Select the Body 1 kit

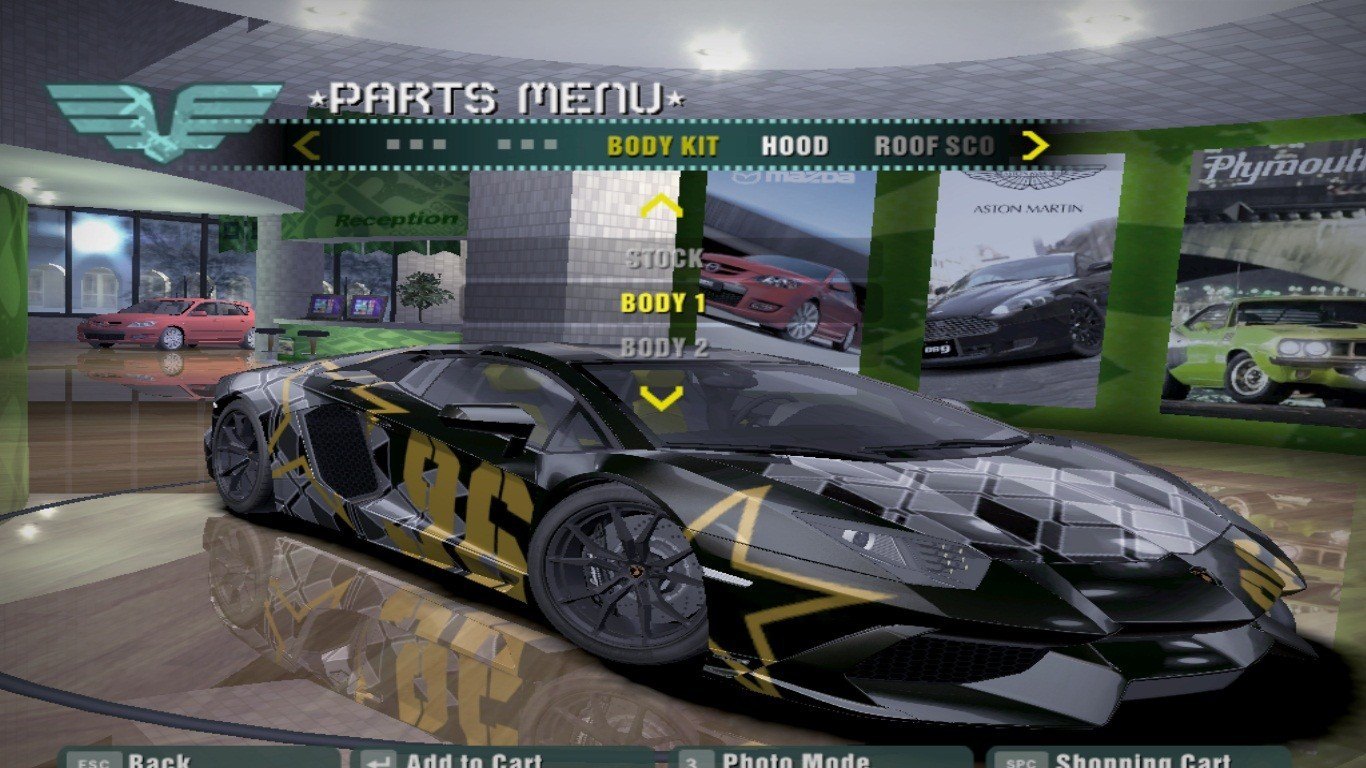[664, 303]
